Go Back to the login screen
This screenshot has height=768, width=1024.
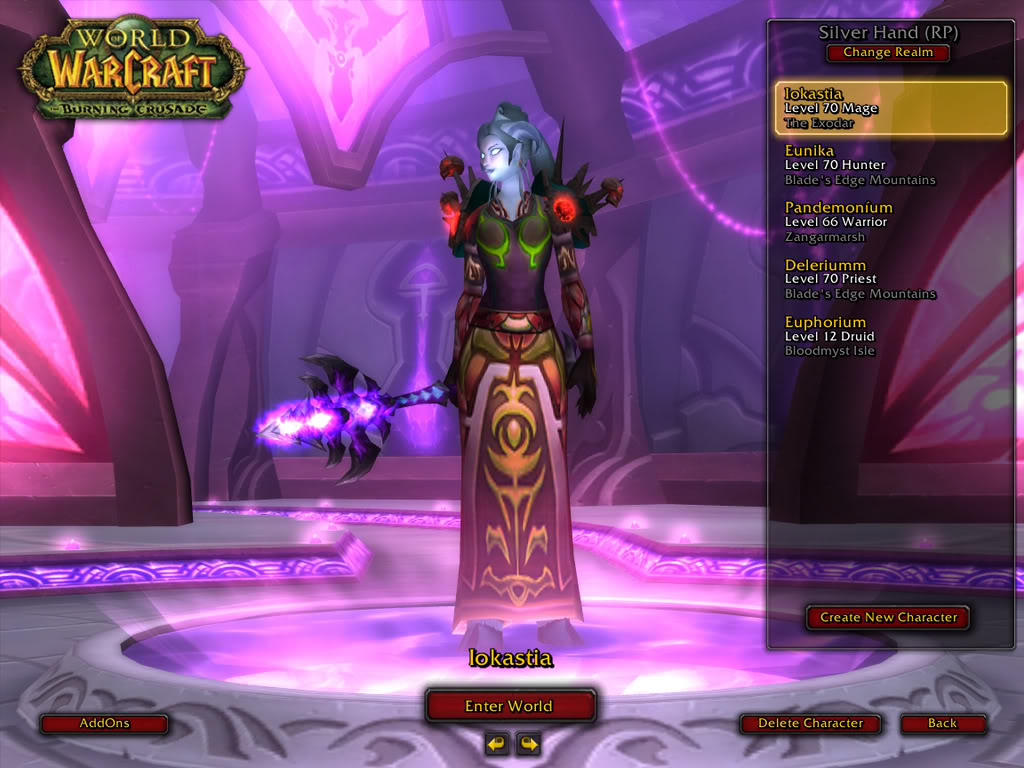942,723
